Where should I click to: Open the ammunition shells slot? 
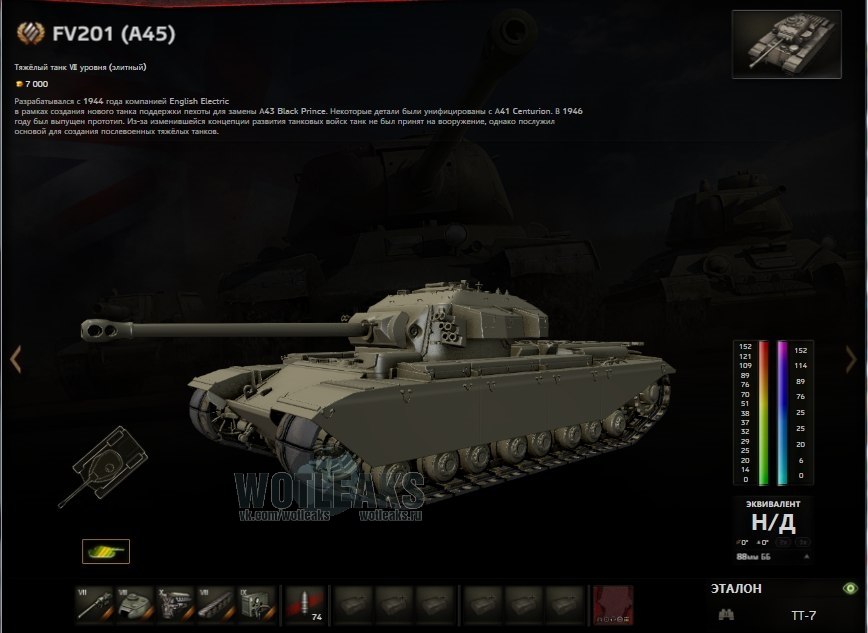pos(304,604)
